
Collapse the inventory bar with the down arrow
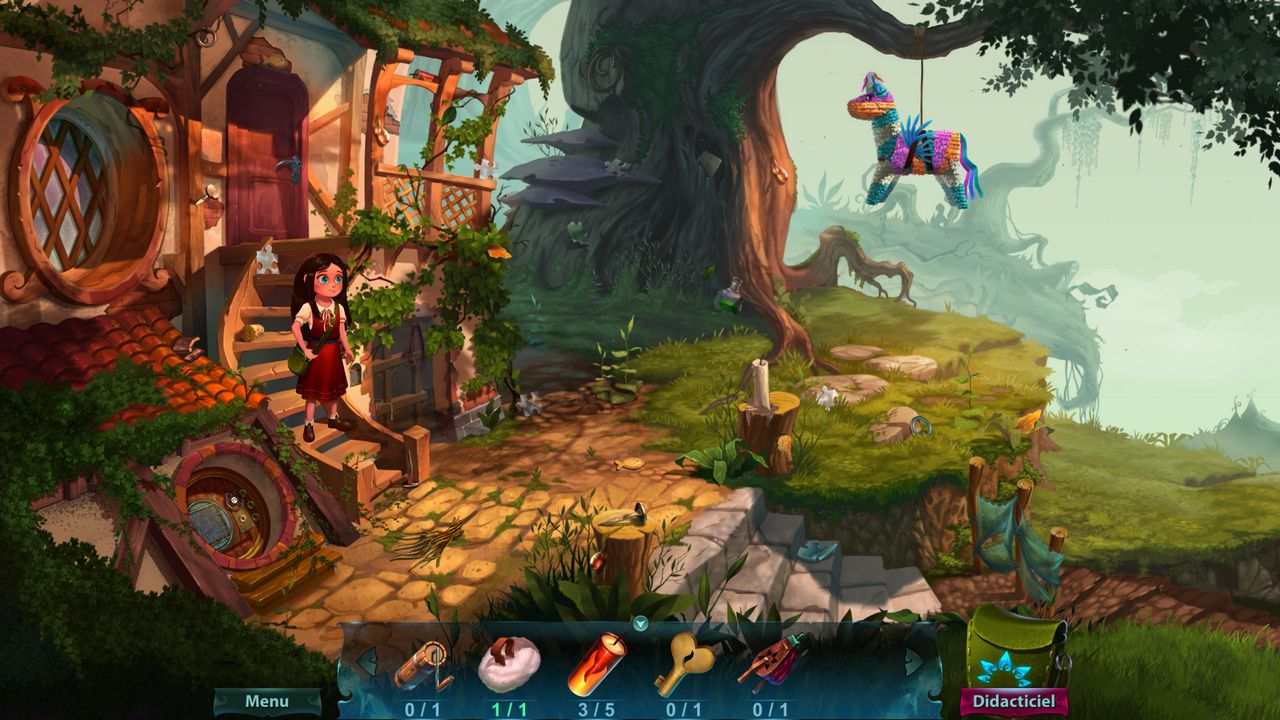[641, 624]
